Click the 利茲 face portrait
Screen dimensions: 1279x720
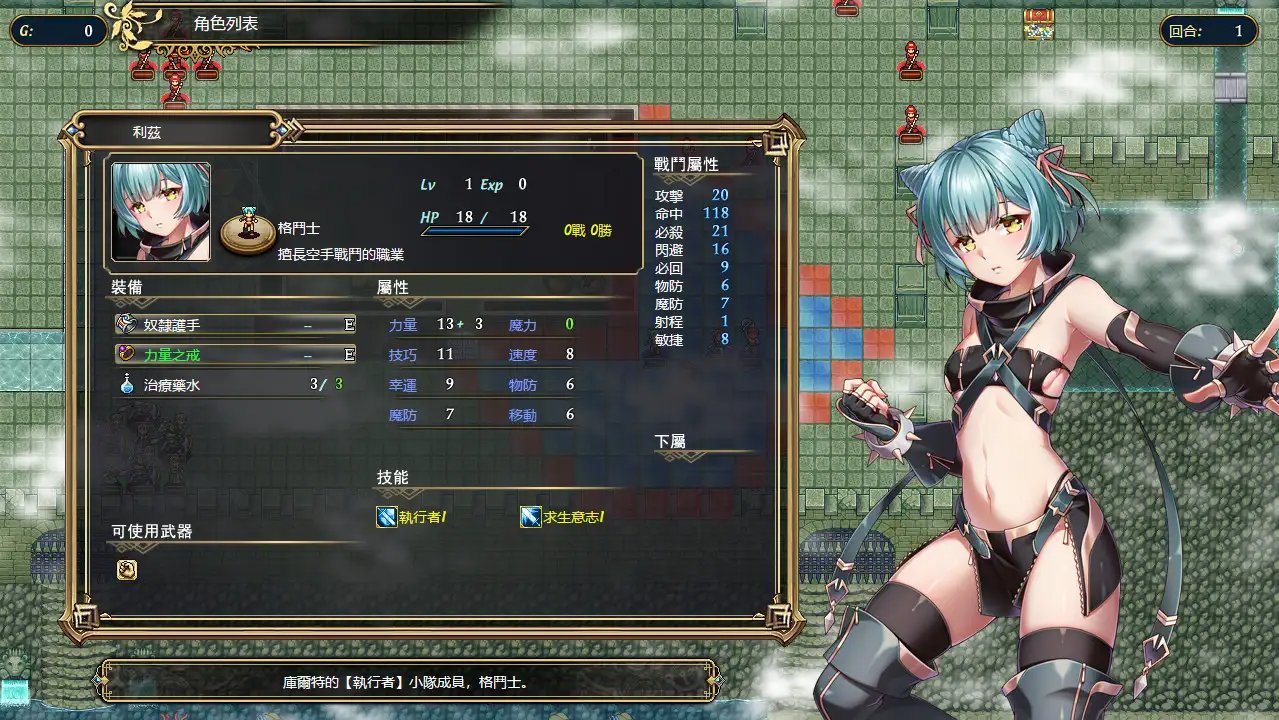(161, 212)
